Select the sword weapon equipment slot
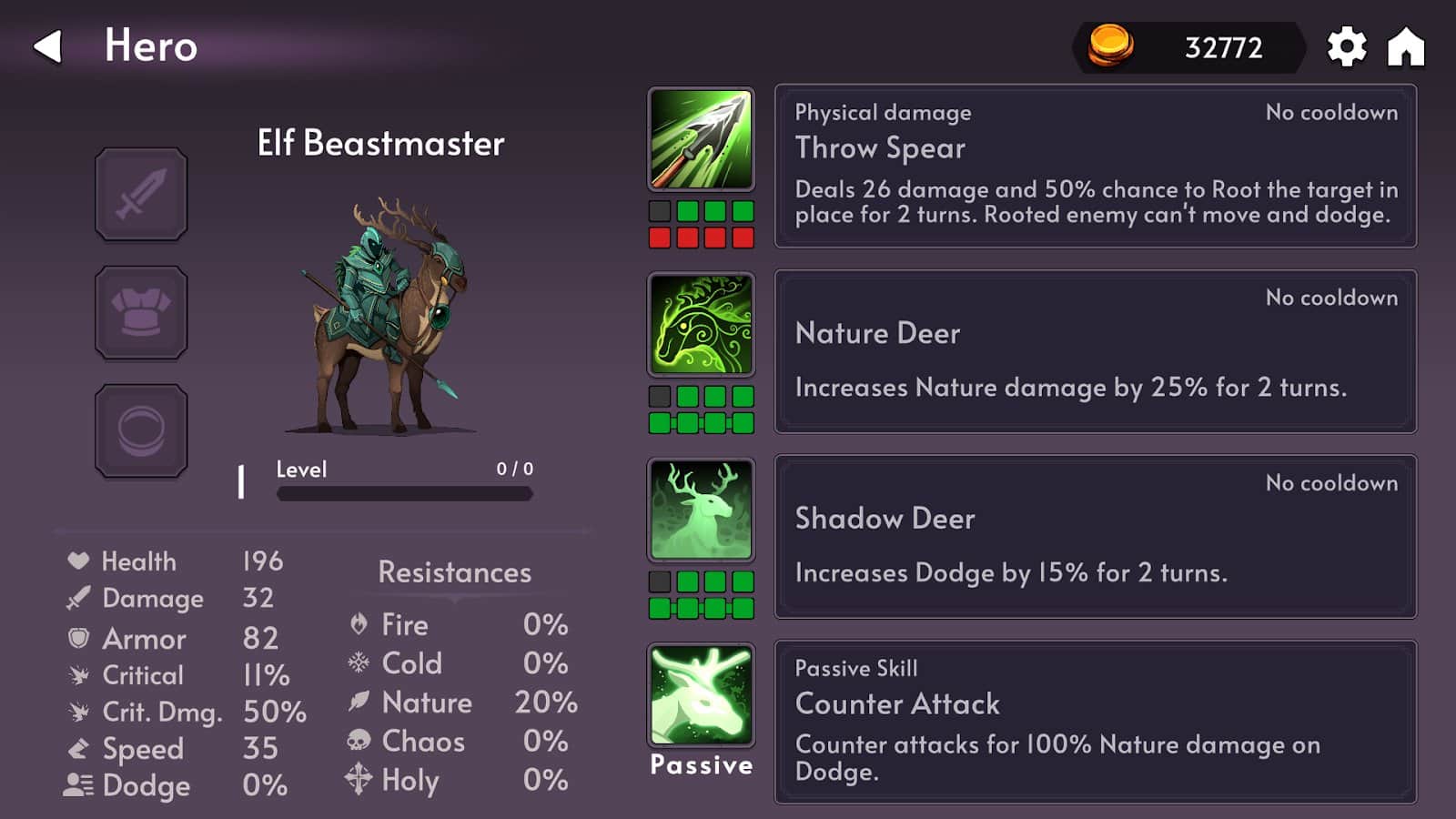Viewport: 1456px width, 819px height. pyautogui.click(x=141, y=195)
